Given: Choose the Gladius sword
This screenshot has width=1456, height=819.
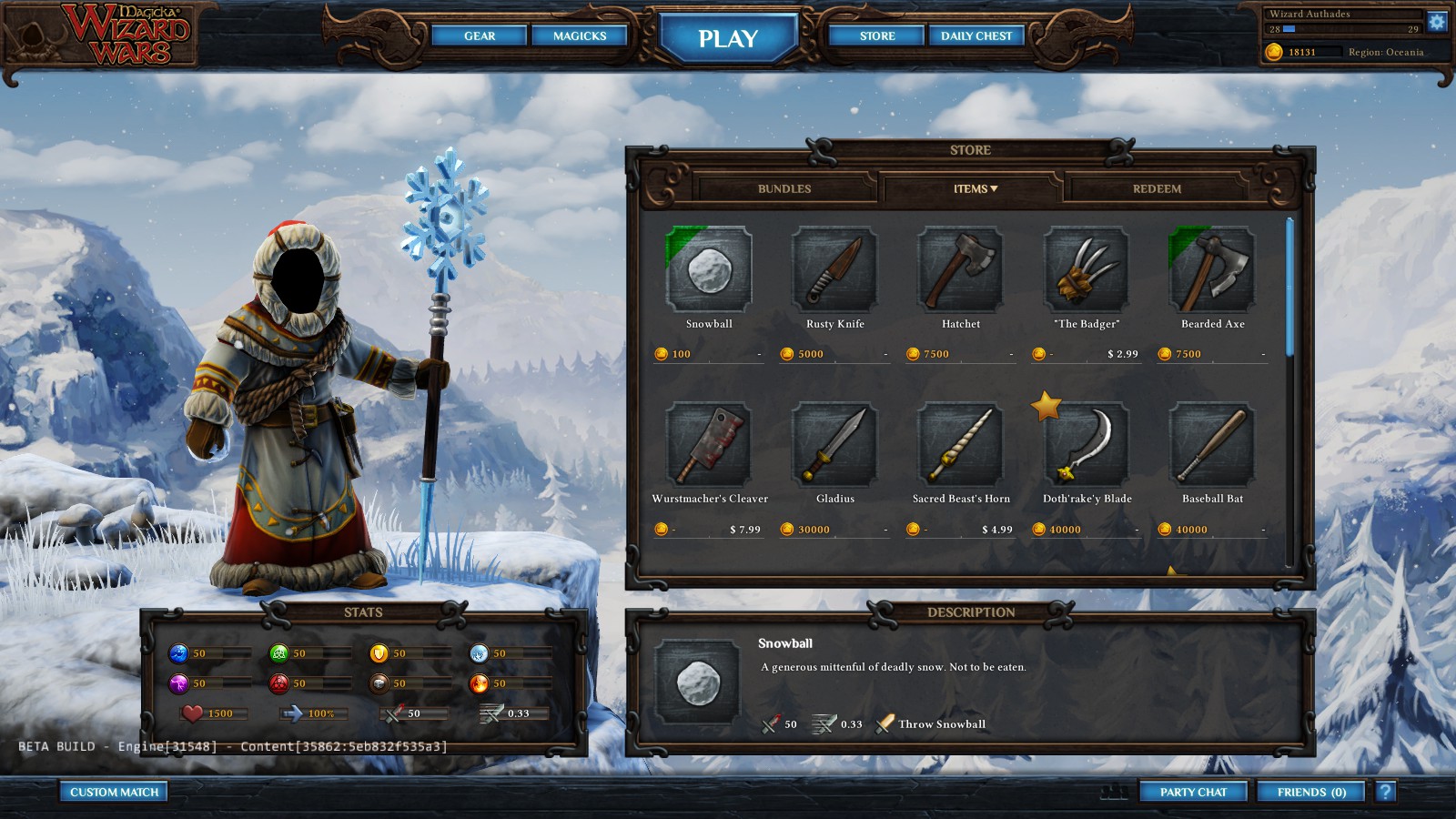Looking at the screenshot, I should tap(834, 444).
